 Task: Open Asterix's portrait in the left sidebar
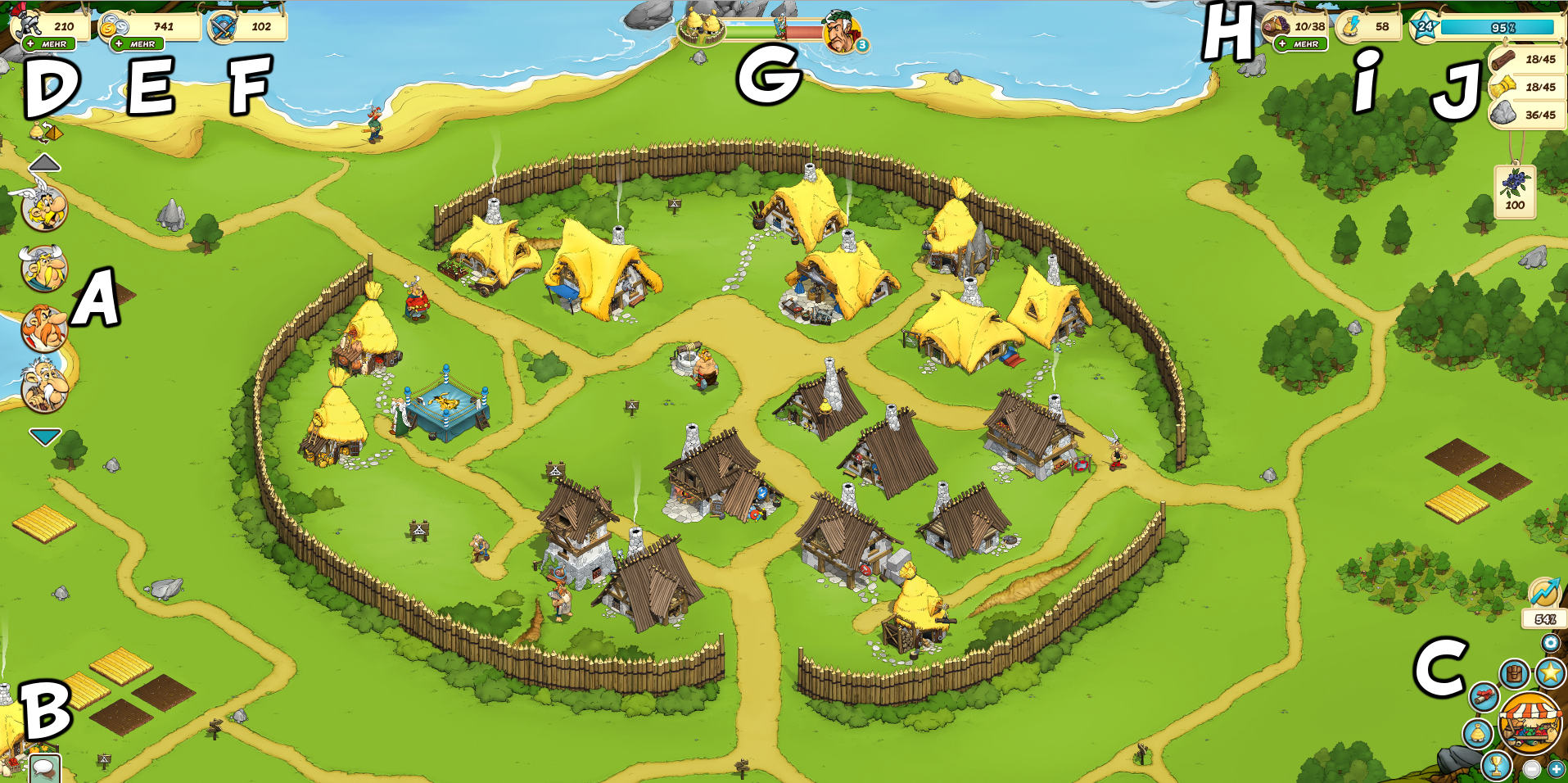click(x=43, y=206)
